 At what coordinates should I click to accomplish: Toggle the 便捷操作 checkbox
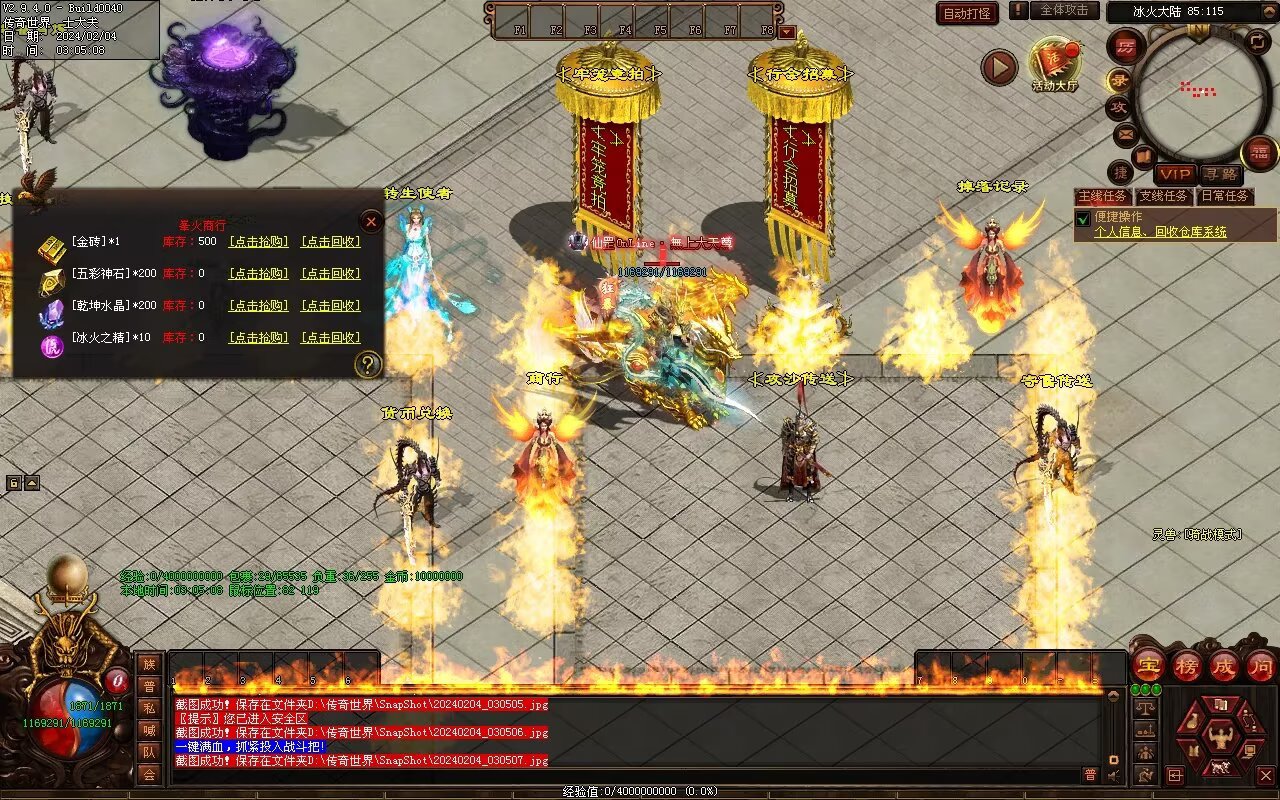(x=1082, y=219)
